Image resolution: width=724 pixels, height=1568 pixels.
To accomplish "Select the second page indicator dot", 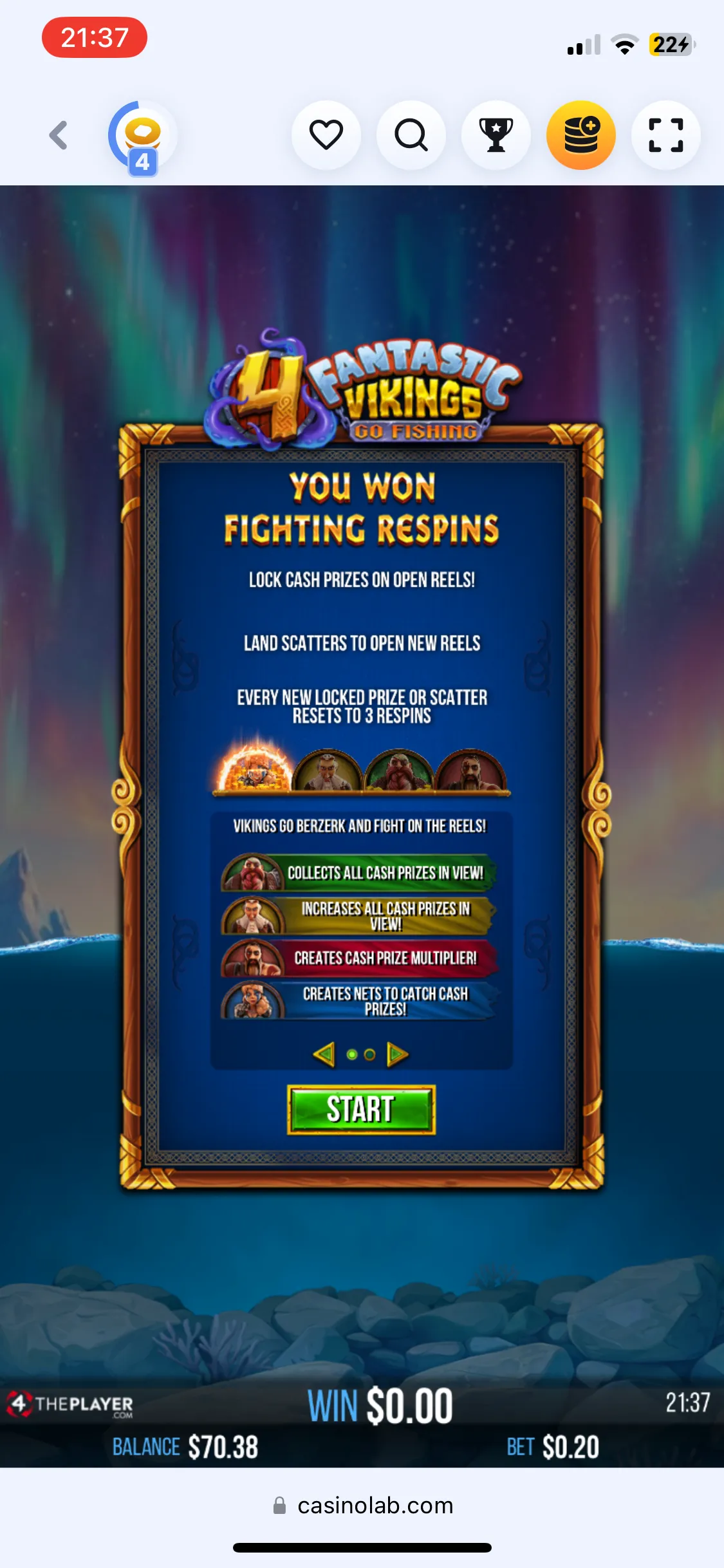I will [369, 1054].
